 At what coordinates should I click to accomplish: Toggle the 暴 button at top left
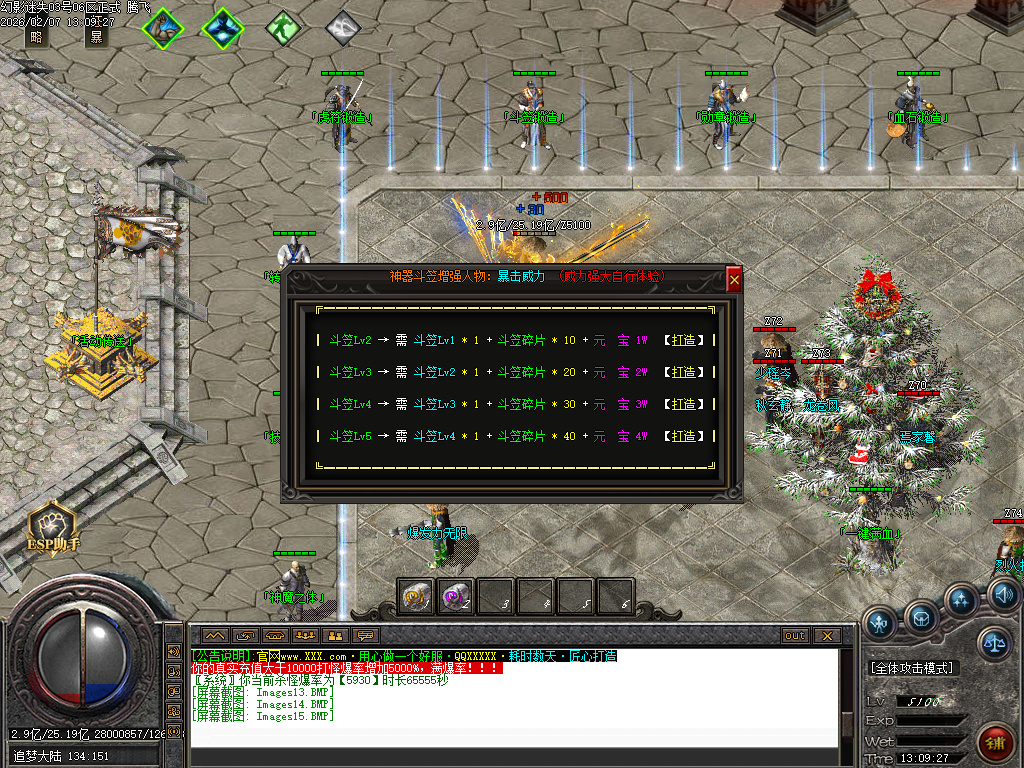coord(96,38)
